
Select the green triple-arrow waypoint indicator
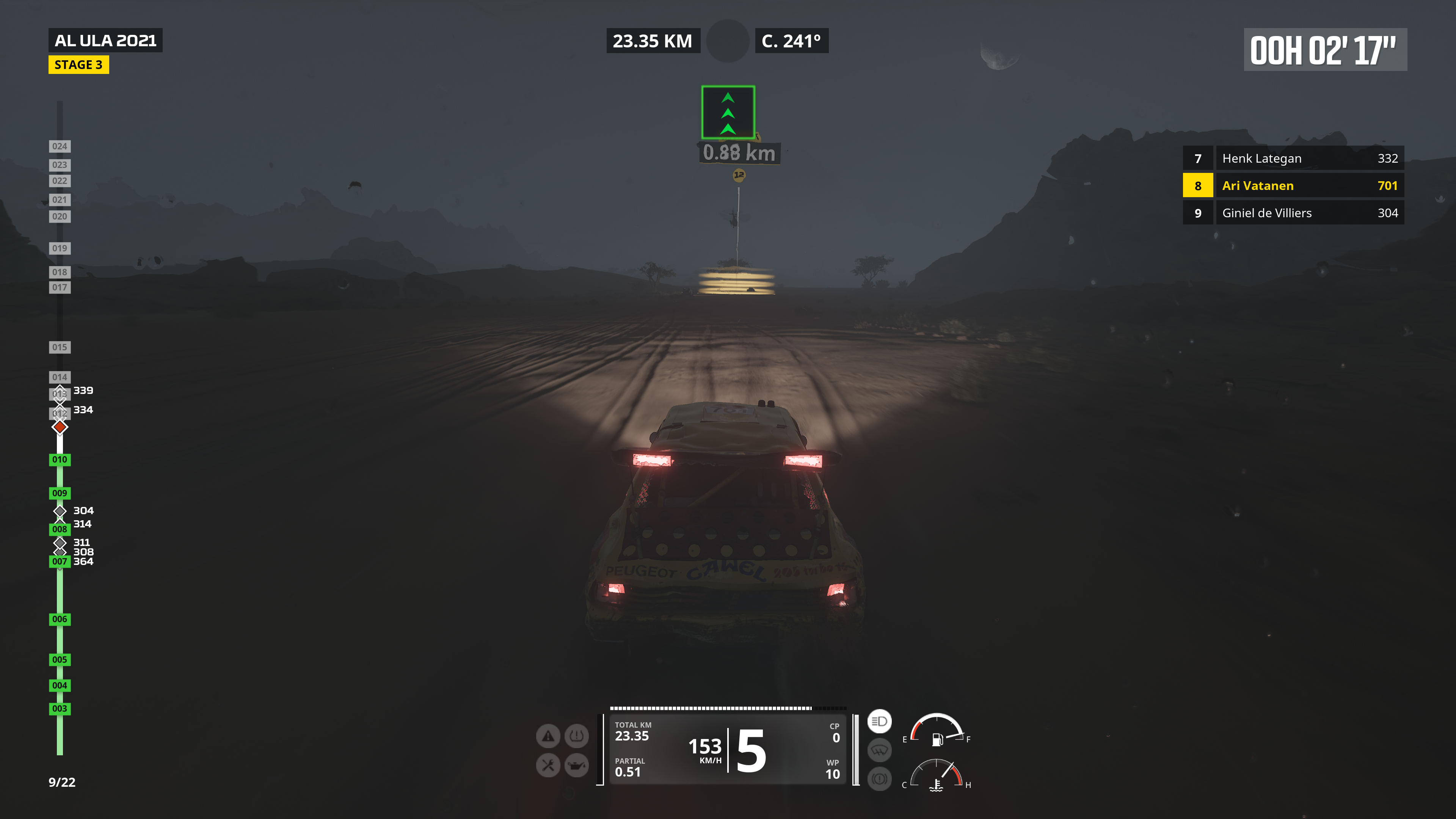coord(728,113)
